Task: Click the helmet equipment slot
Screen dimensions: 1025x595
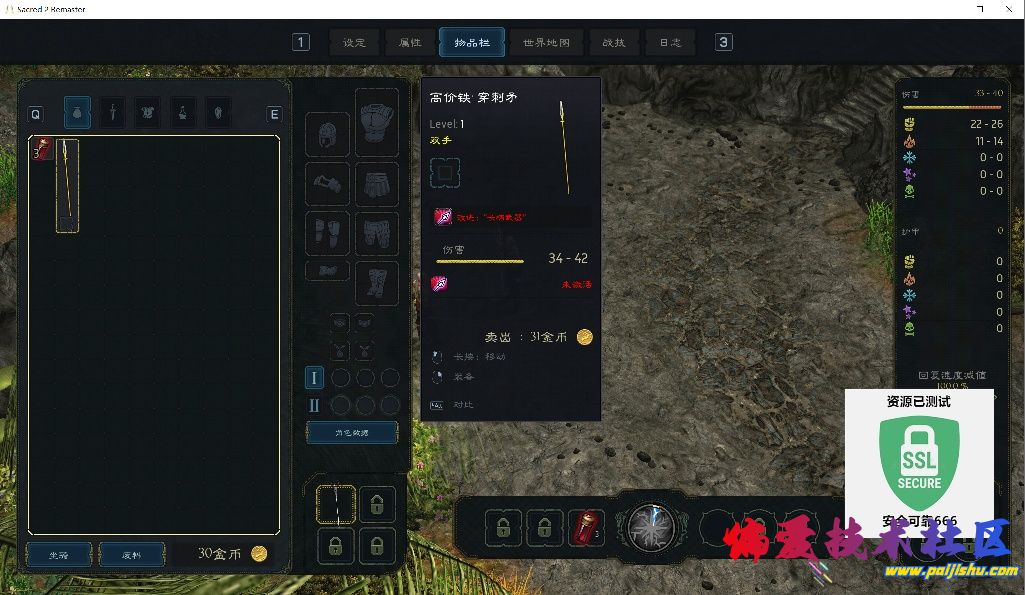Action: coord(327,135)
